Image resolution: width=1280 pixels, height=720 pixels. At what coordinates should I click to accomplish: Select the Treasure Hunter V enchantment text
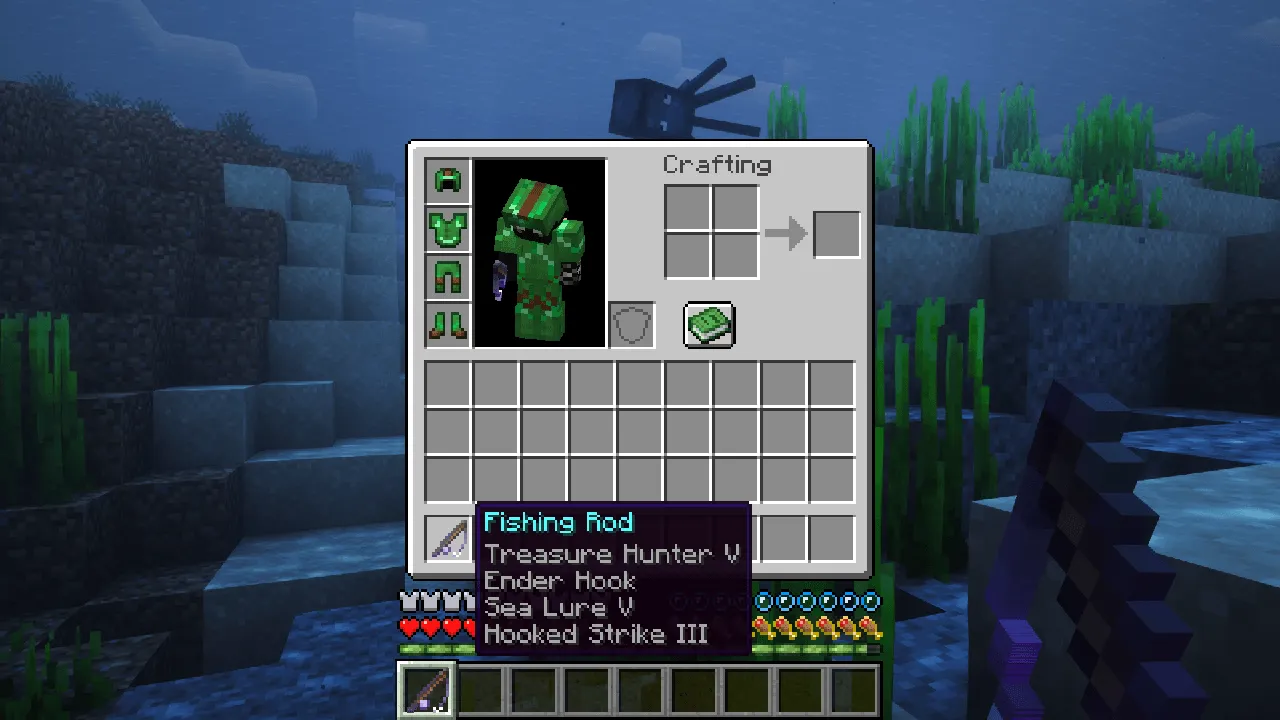611,553
